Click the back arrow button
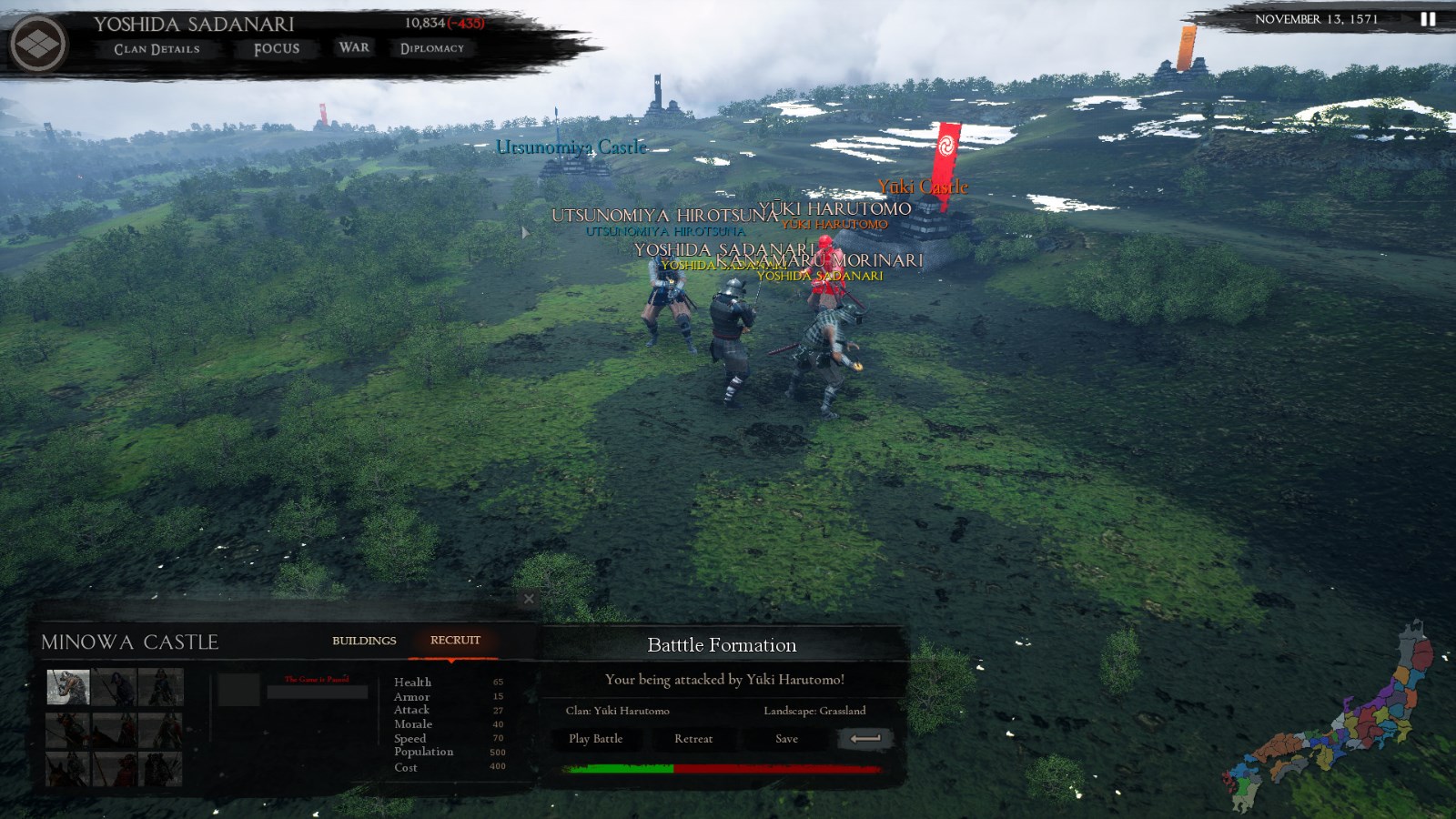 (864, 739)
